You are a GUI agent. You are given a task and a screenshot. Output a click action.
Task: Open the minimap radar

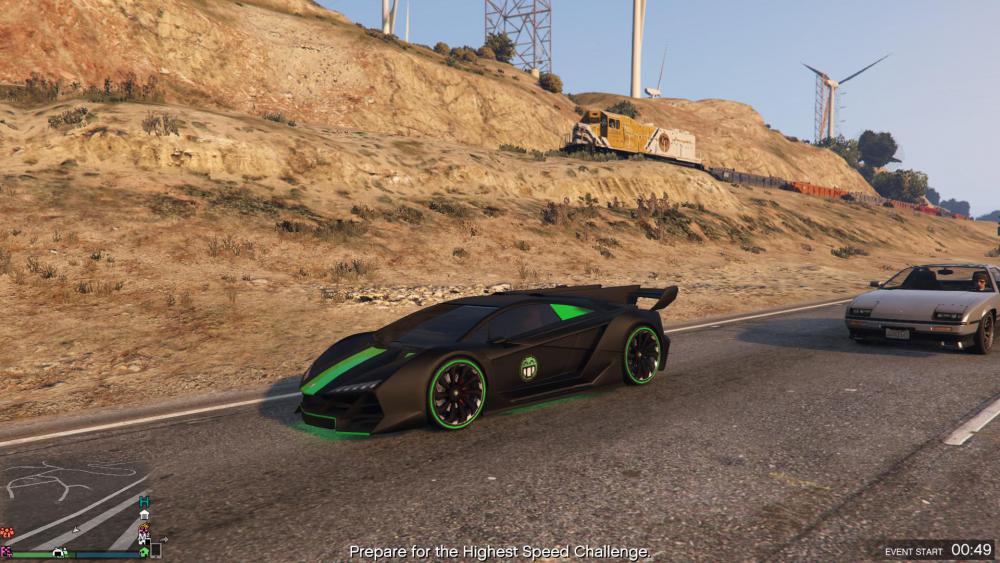click(x=75, y=505)
